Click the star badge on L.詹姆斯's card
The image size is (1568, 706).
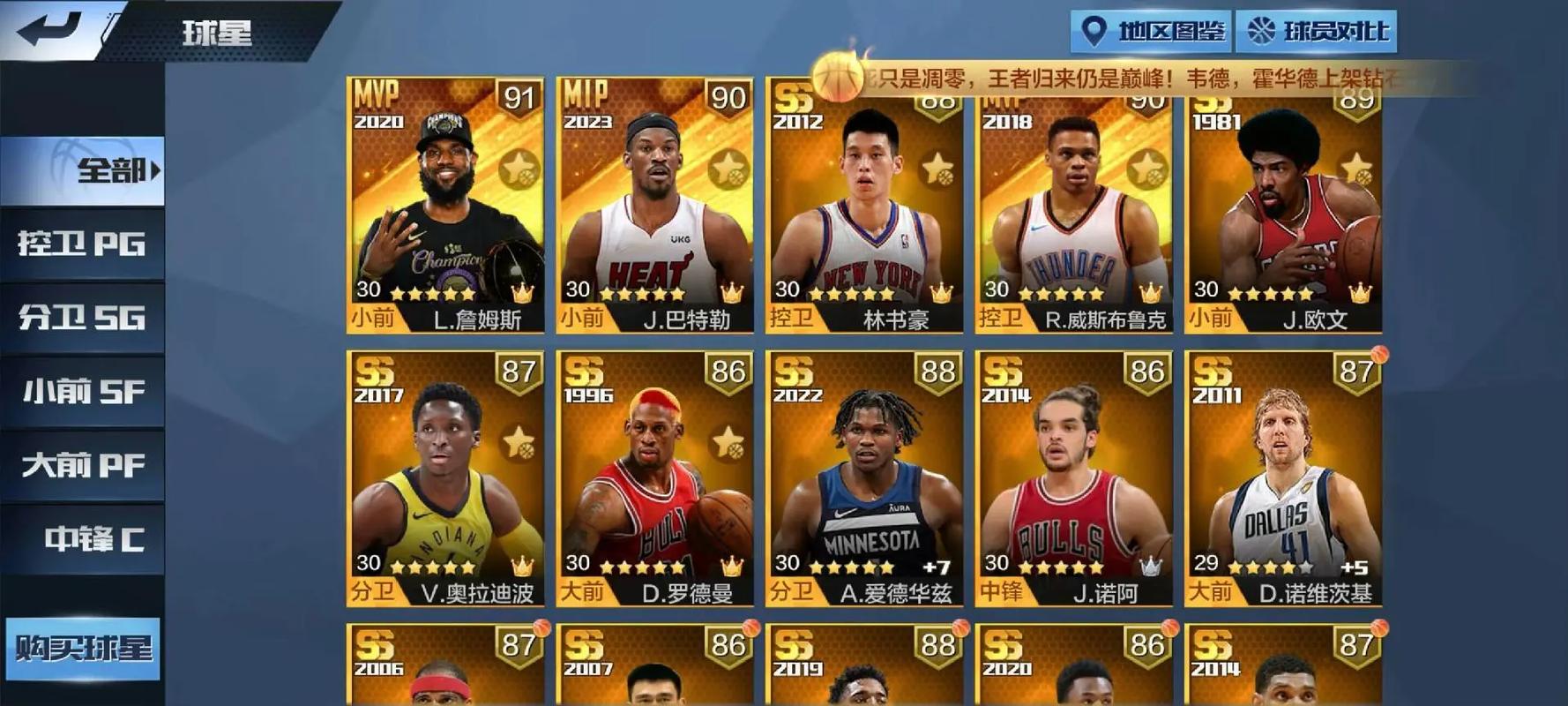(520, 168)
